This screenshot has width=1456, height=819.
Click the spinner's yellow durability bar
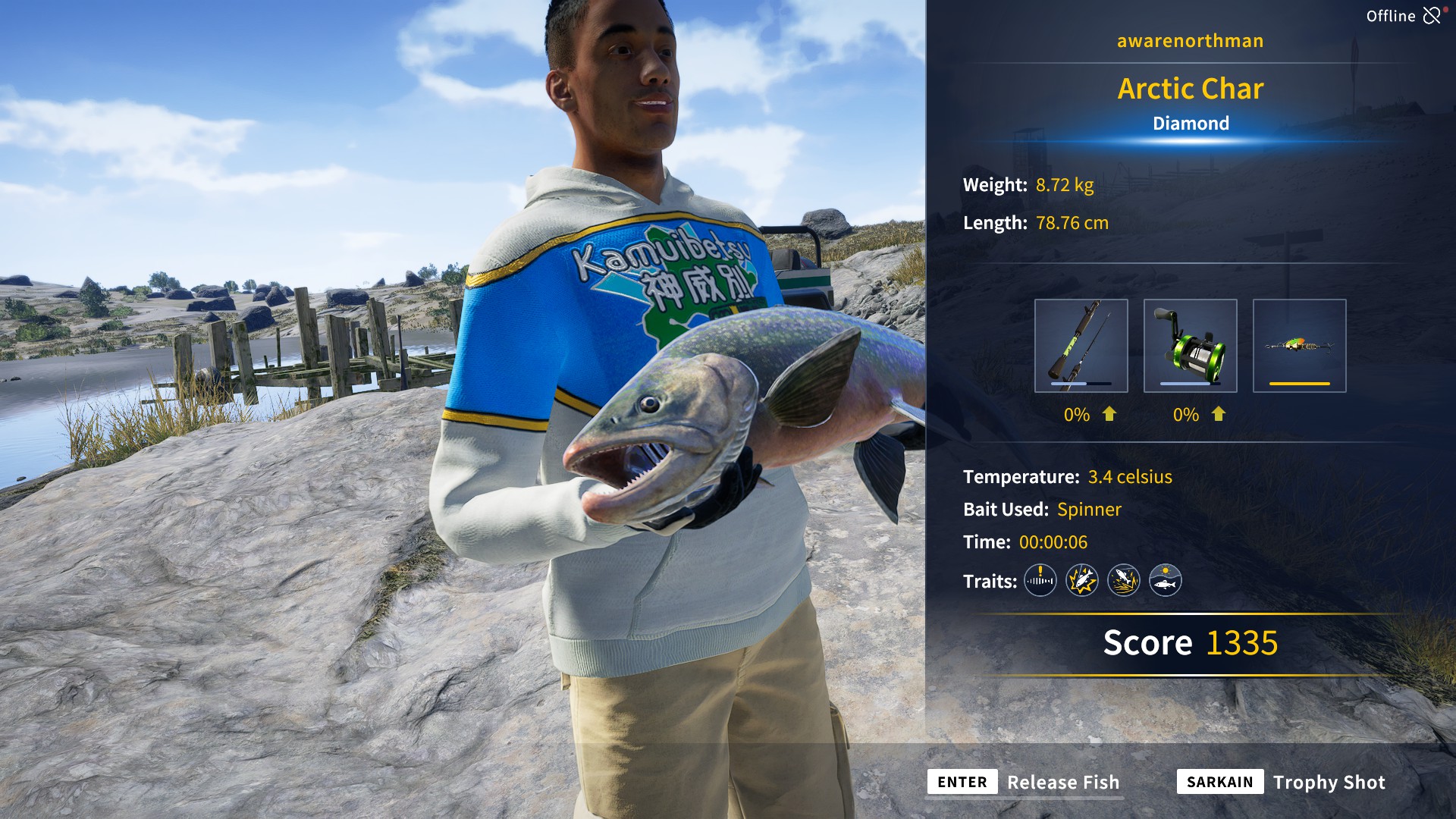pyautogui.click(x=1300, y=384)
